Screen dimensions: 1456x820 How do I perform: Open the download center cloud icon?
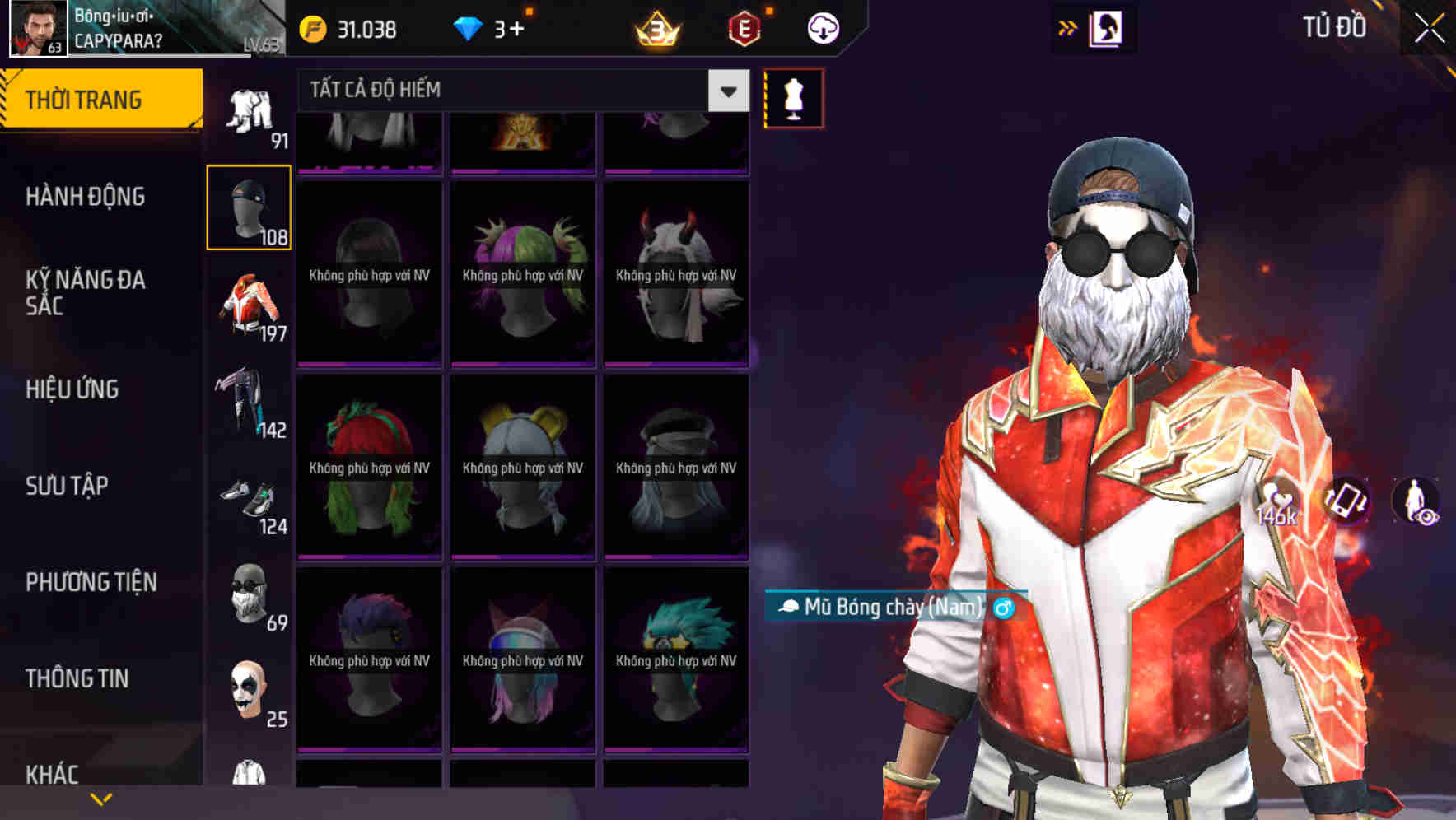click(x=821, y=27)
